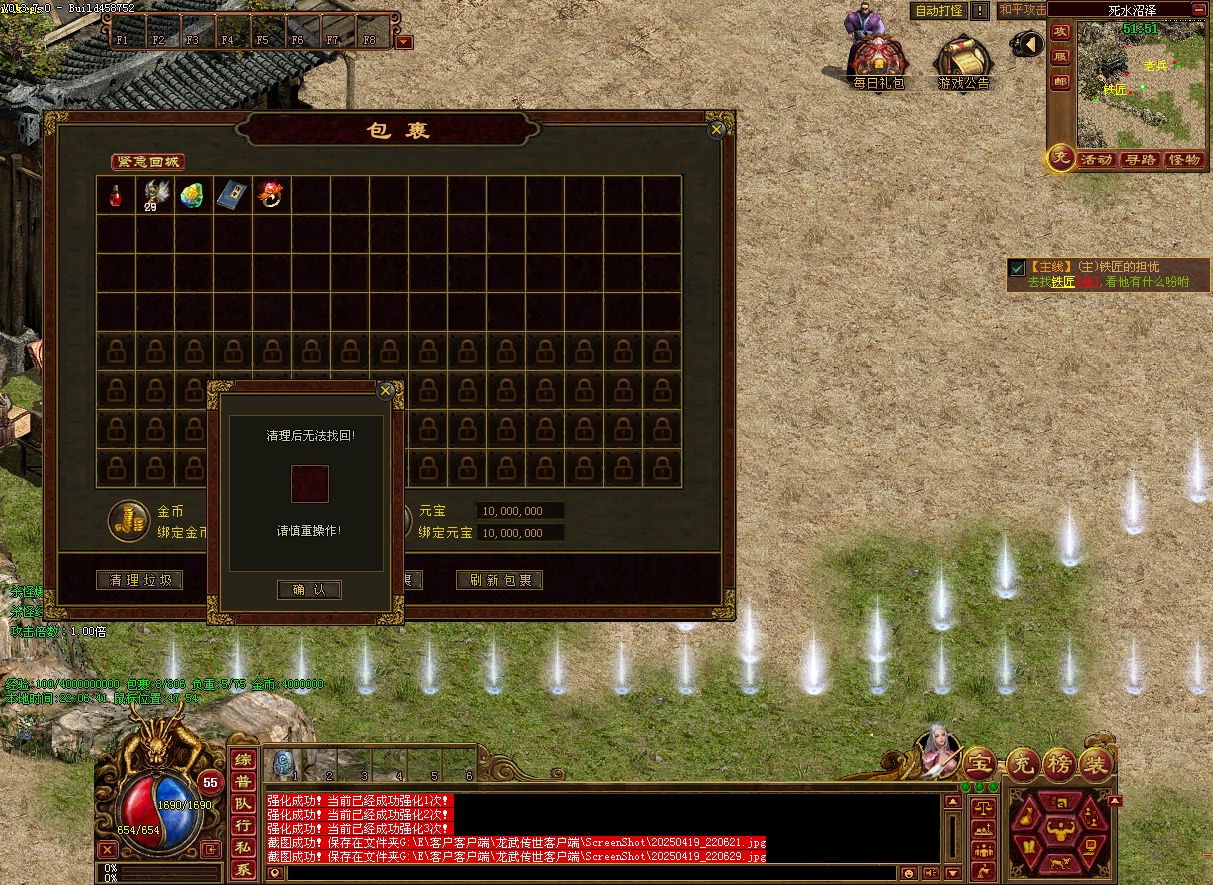Follow the 铁匠 link in quest tracker
1213x885 pixels.
[x=1062, y=282]
